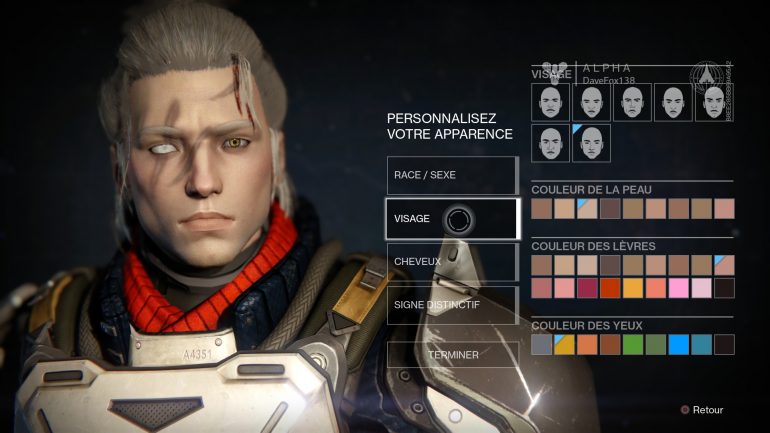Open the Cheveux hair options
Image resolution: width=770 pixels, height=433 pixels.
click(452, 262)
